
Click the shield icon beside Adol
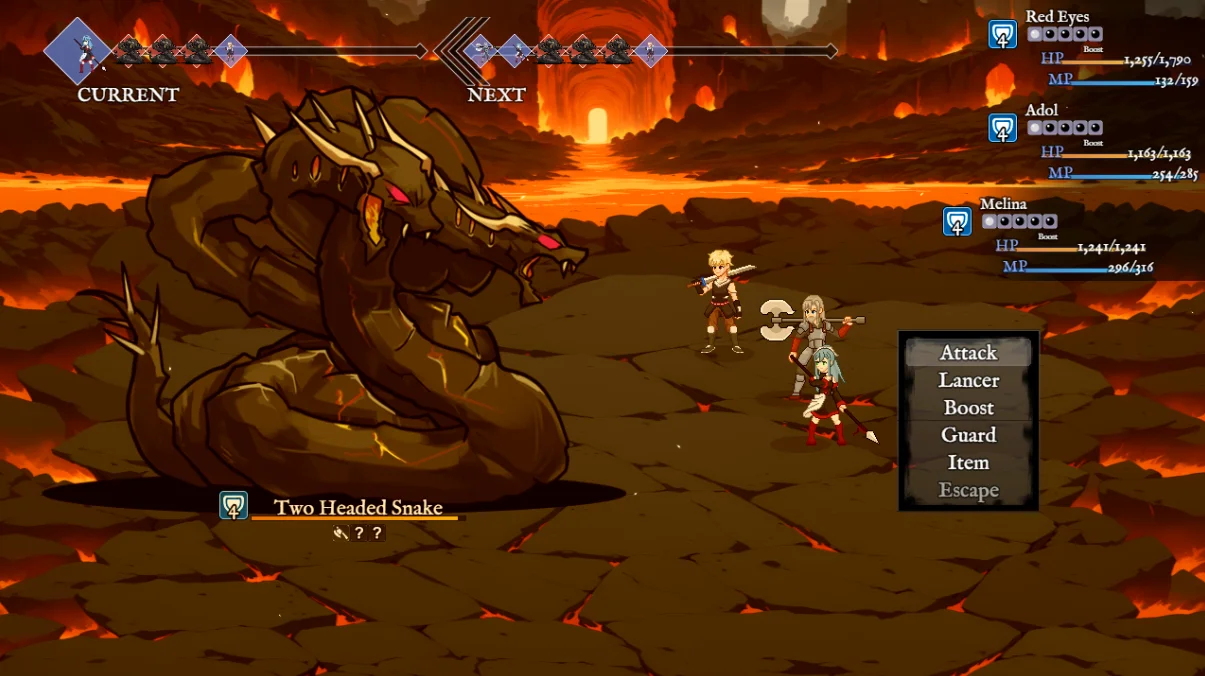click(x=1002, y=128)
